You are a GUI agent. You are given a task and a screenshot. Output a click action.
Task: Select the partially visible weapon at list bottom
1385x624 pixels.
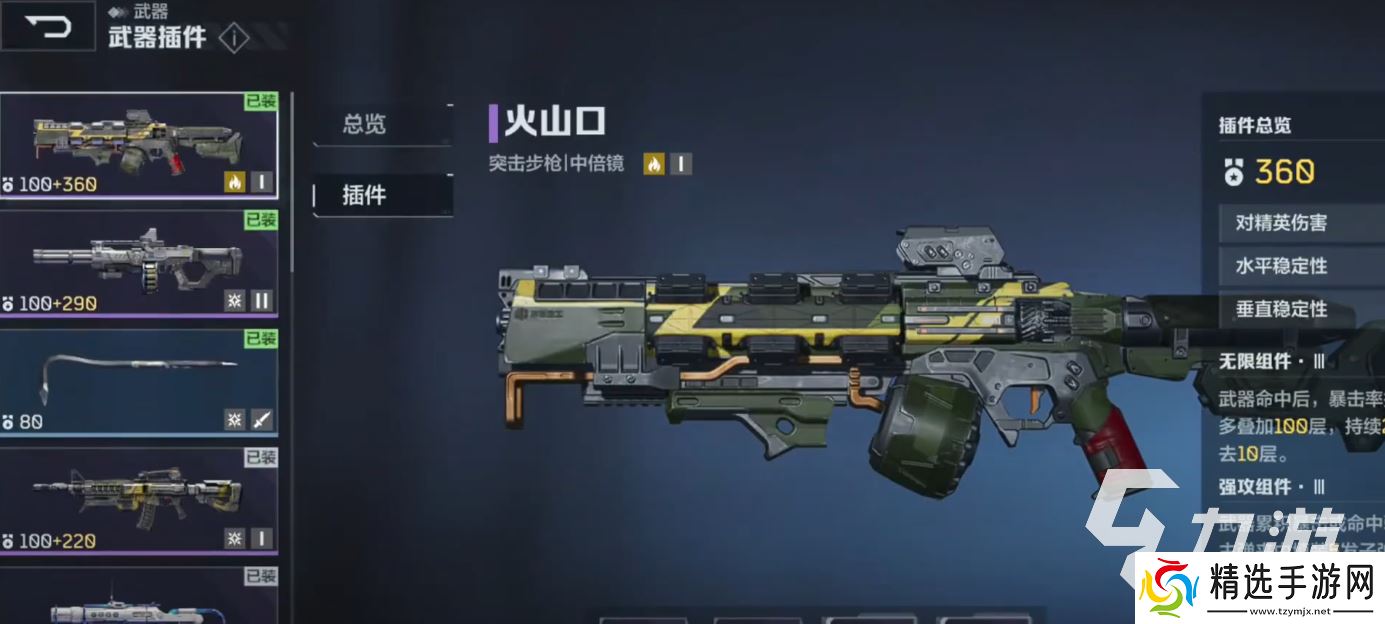tap(138, 599)
